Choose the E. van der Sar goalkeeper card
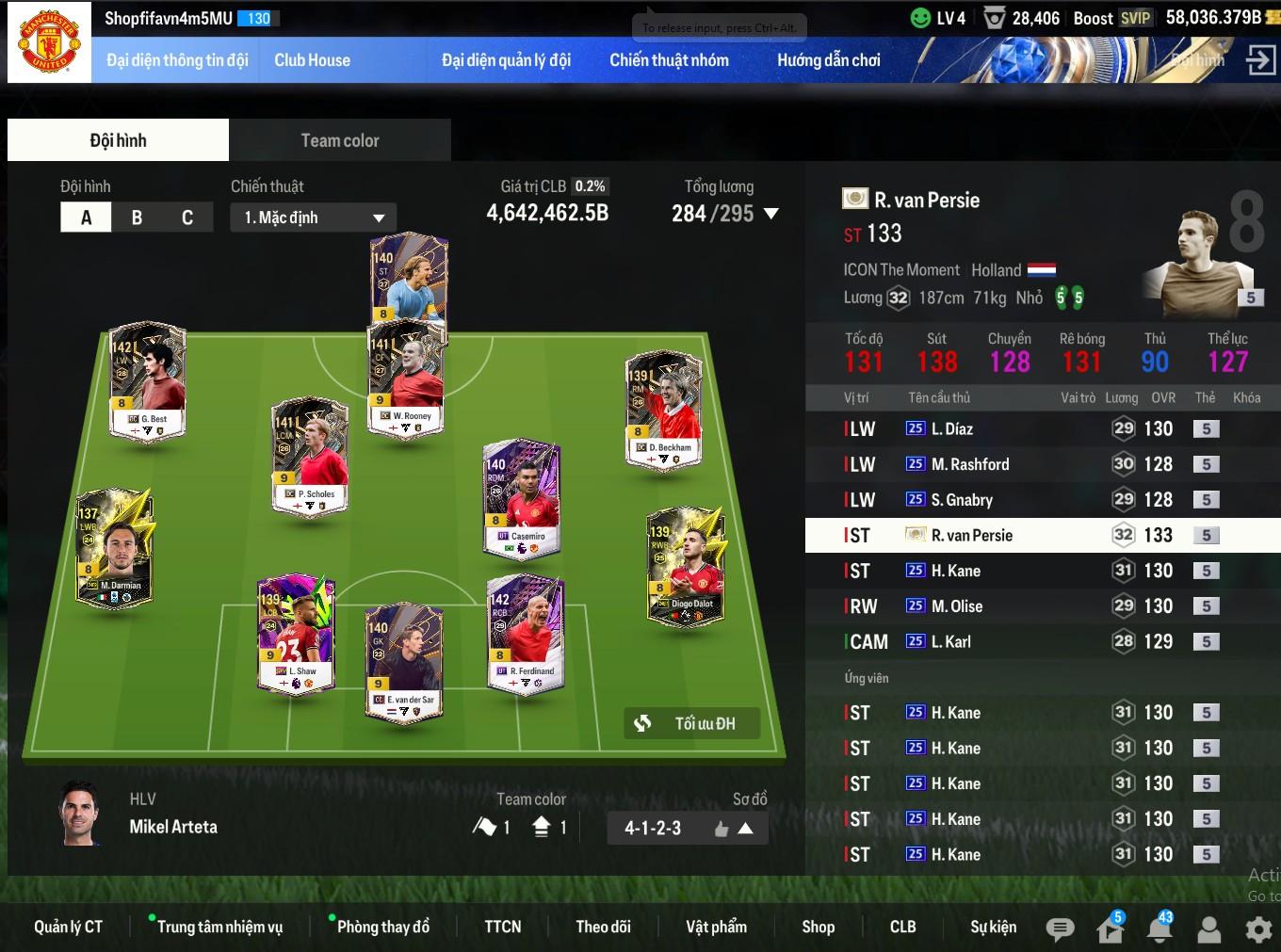 point(405,664)
